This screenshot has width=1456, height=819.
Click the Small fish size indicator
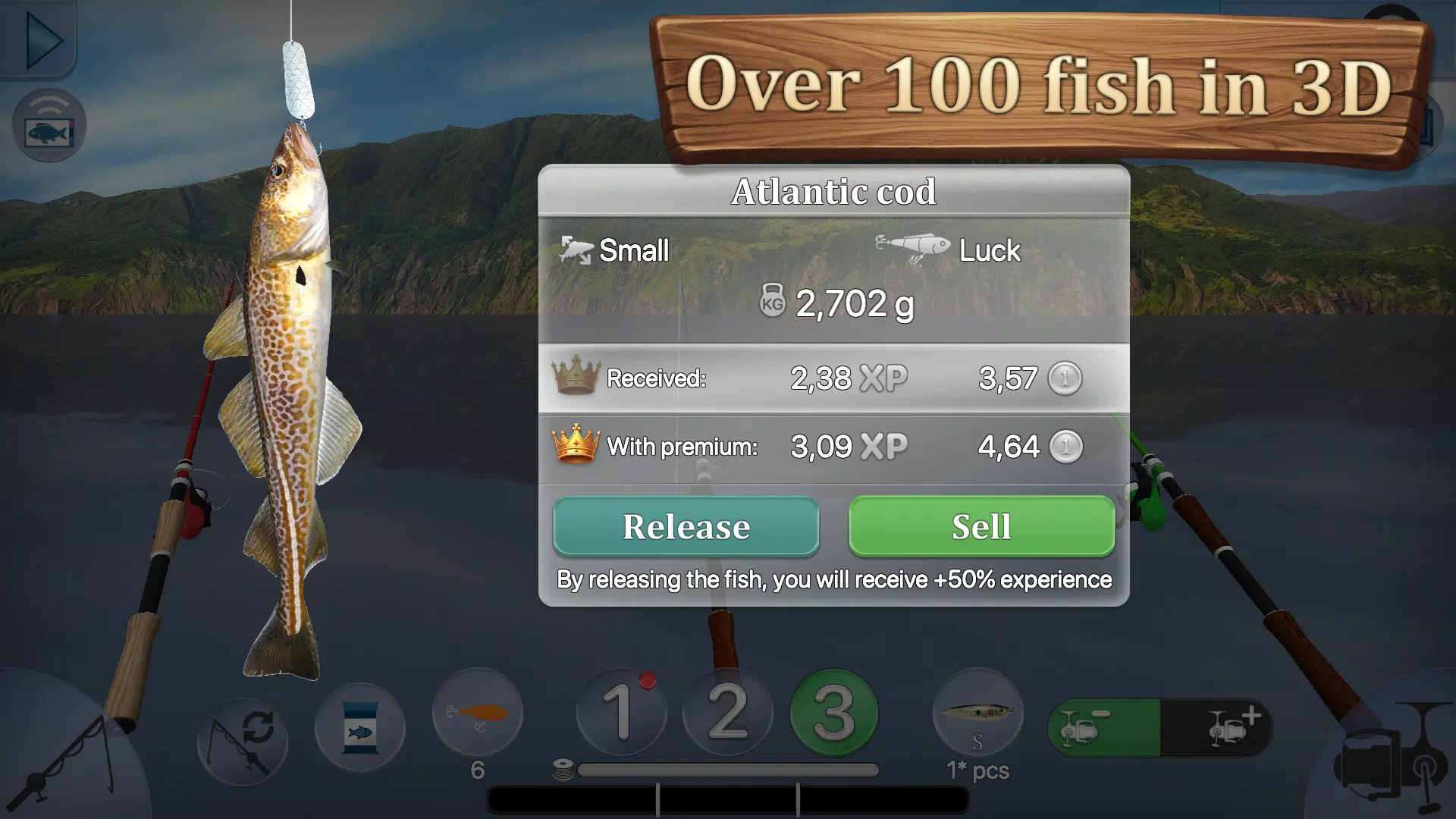[x=614, y=250]
